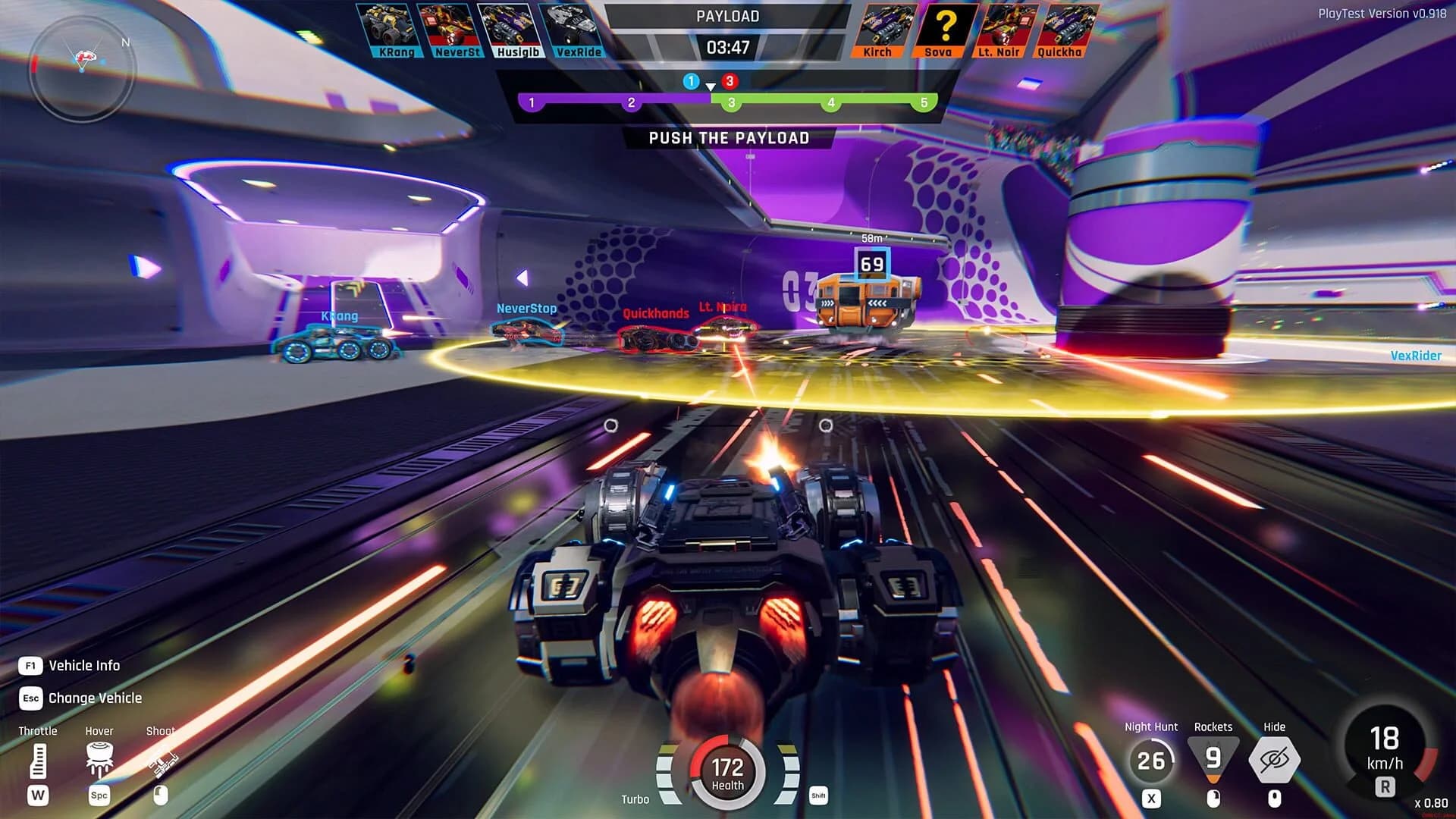
Task: Expand the payload progress marker arrow
Action: 711,86
